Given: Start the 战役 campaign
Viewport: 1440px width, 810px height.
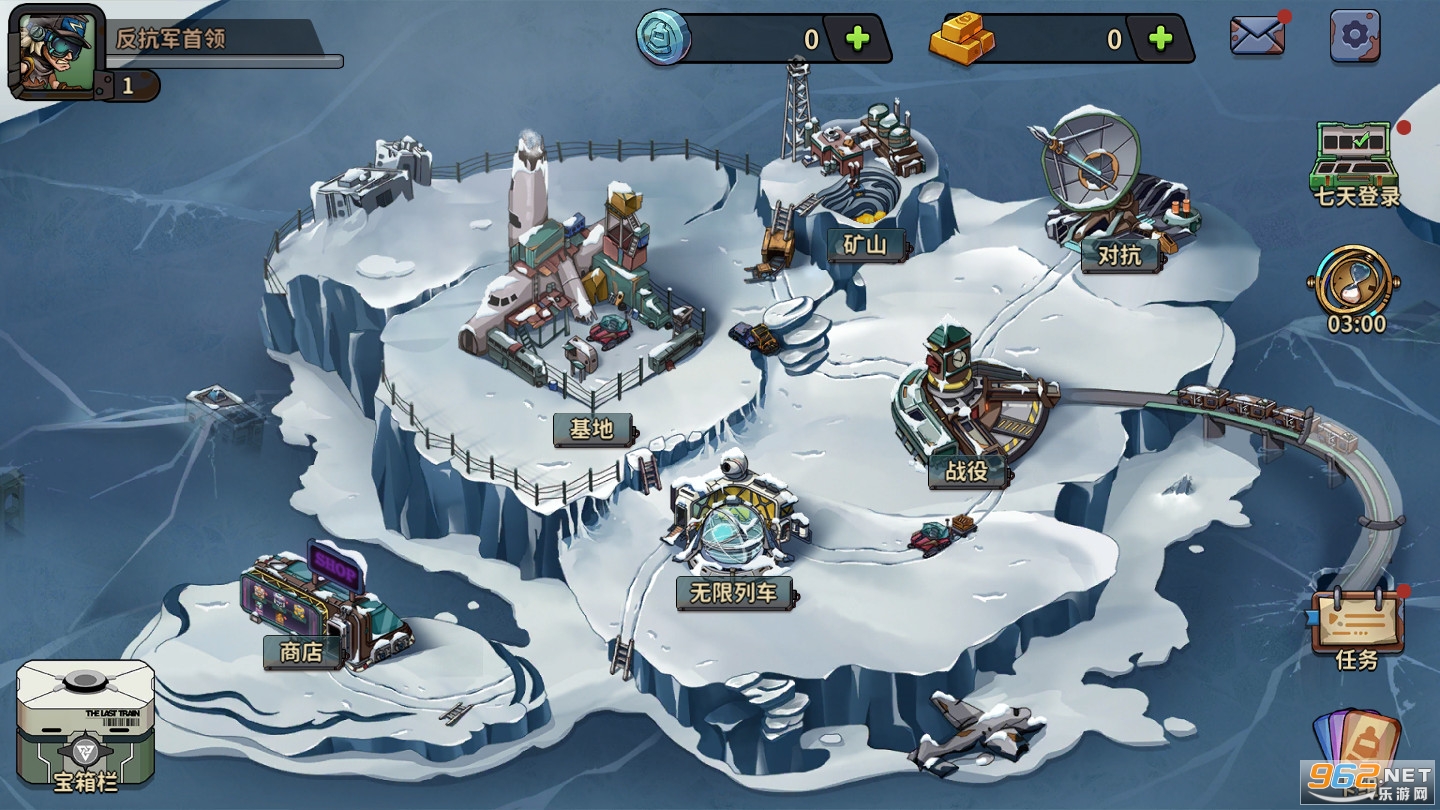Looking at the screenshot, I should (x=966, y=471).
